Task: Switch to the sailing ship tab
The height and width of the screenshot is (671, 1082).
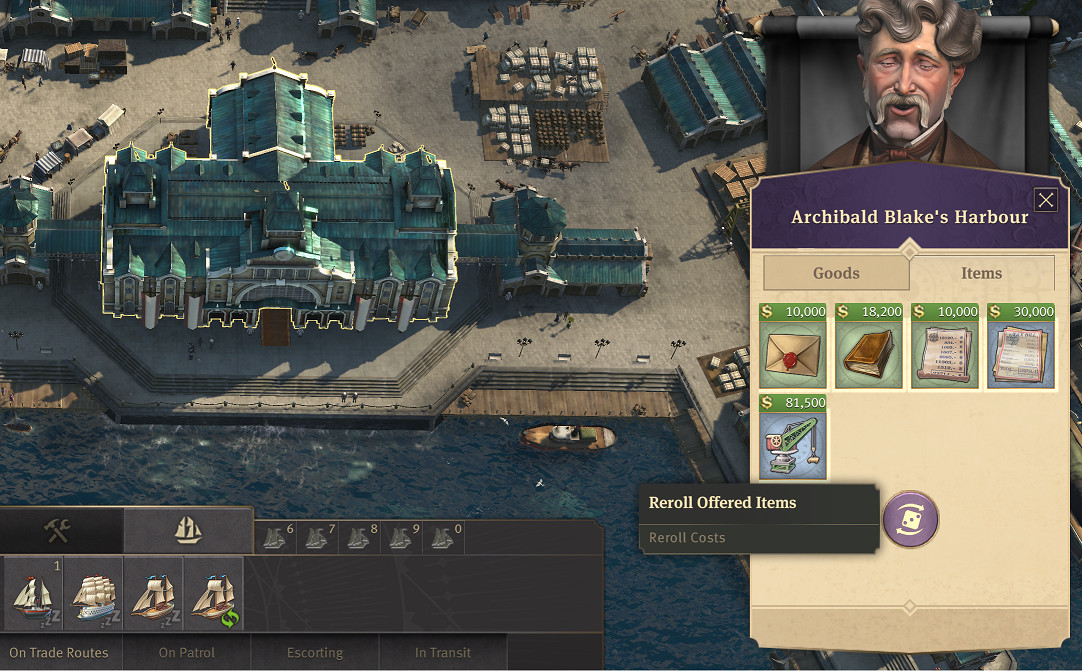Action: (188, 530)
